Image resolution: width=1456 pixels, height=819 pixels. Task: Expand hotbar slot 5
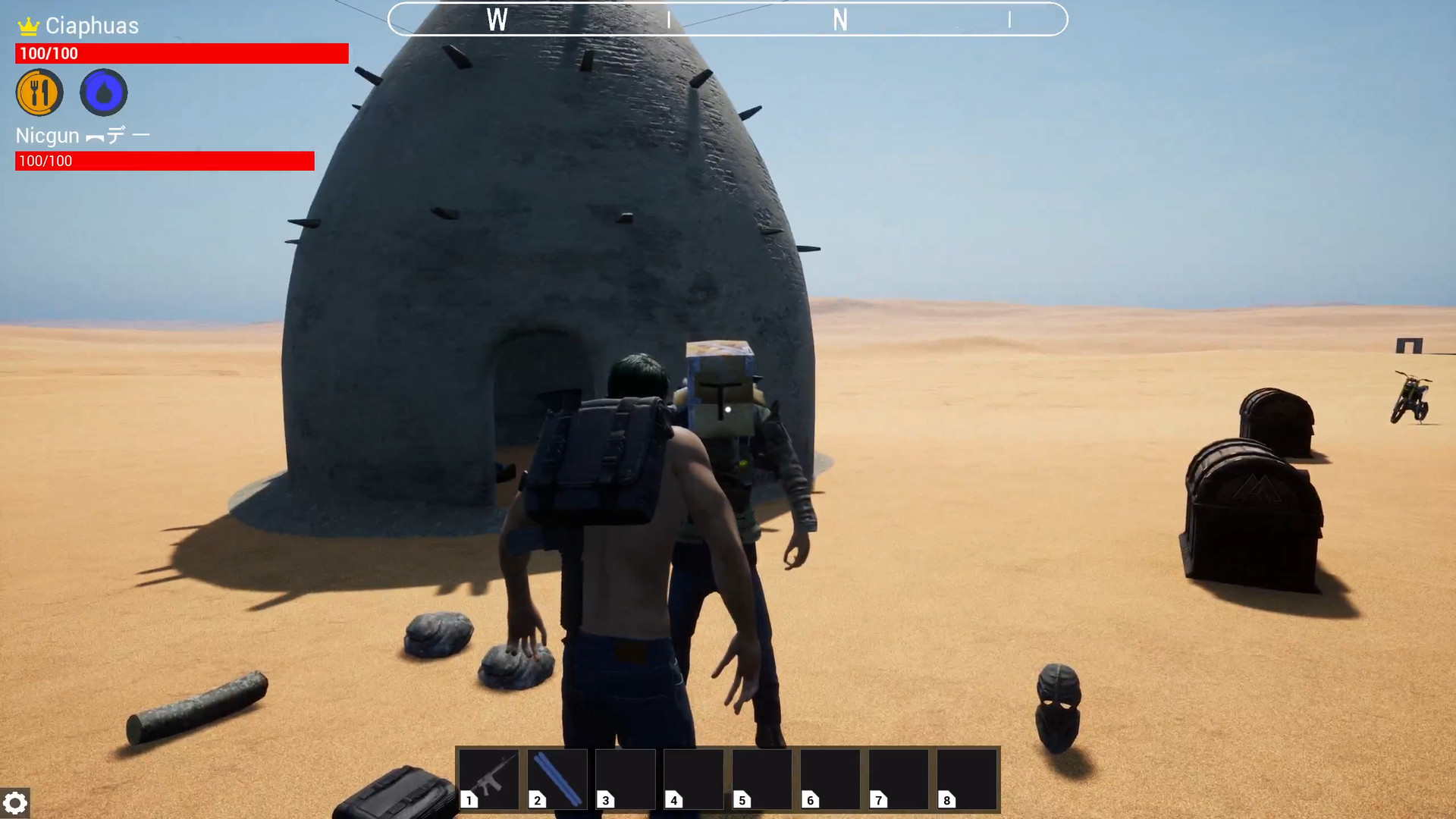click(761, 779)
